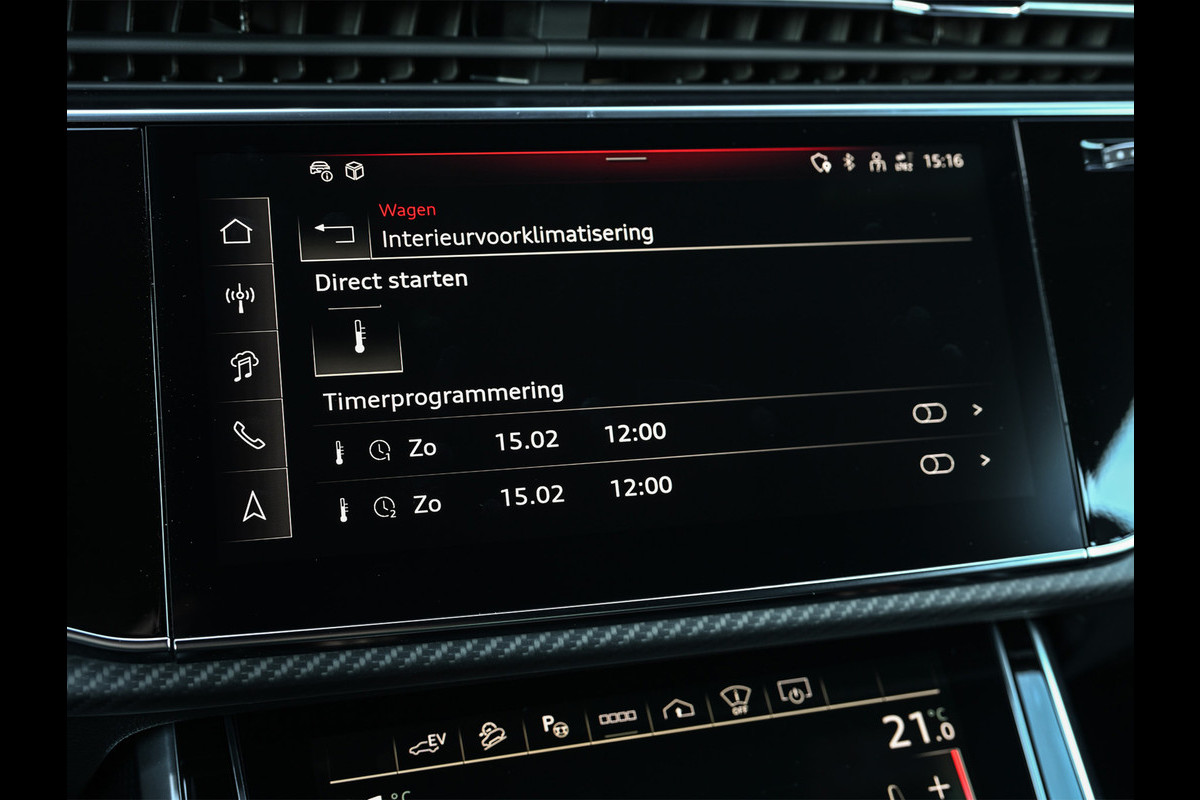Pull down the top handle bar
The height and width of the screenshot is (800, 1200).
626,158
